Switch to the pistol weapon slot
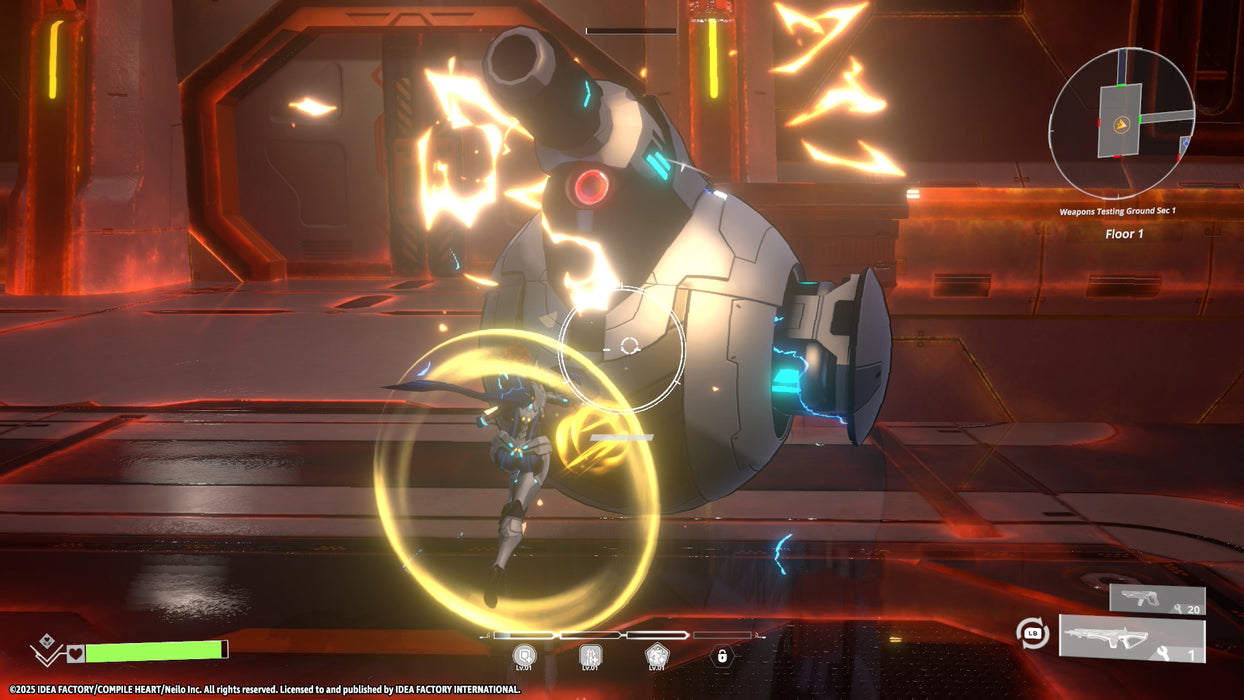The height and width of the screenshot is (700, 1244). tap(1156, 600)
